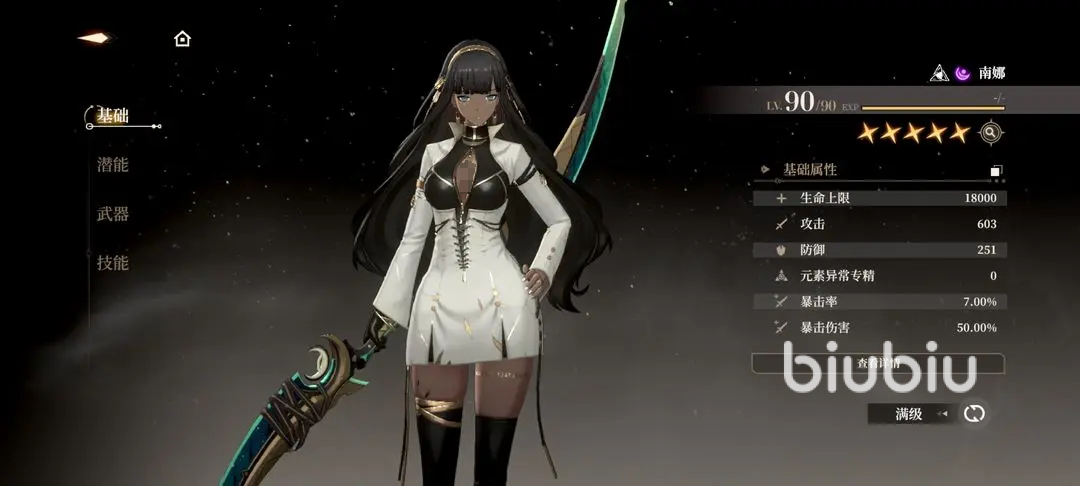
Task: Show the 技能 tab
Action: pyautogui.click(x=113, y=263)
